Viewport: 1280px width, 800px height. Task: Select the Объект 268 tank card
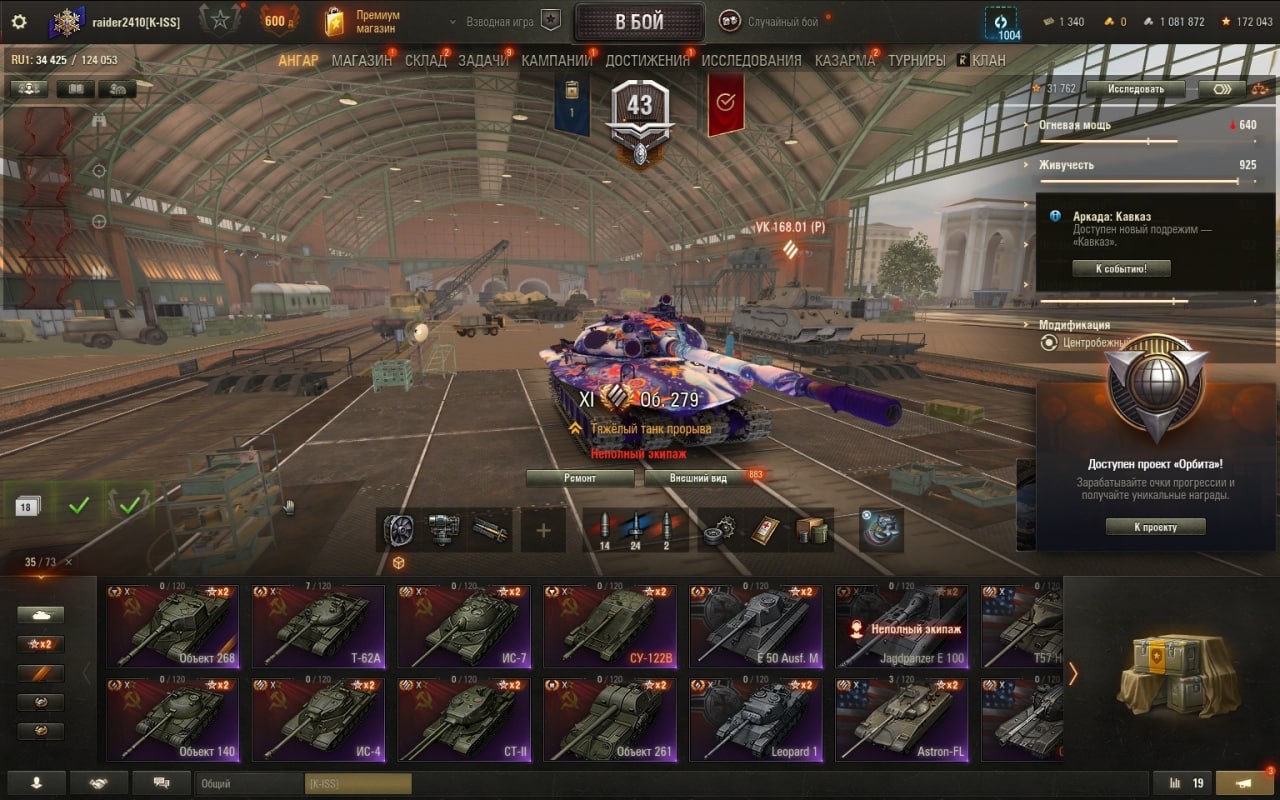click(173, 626)
